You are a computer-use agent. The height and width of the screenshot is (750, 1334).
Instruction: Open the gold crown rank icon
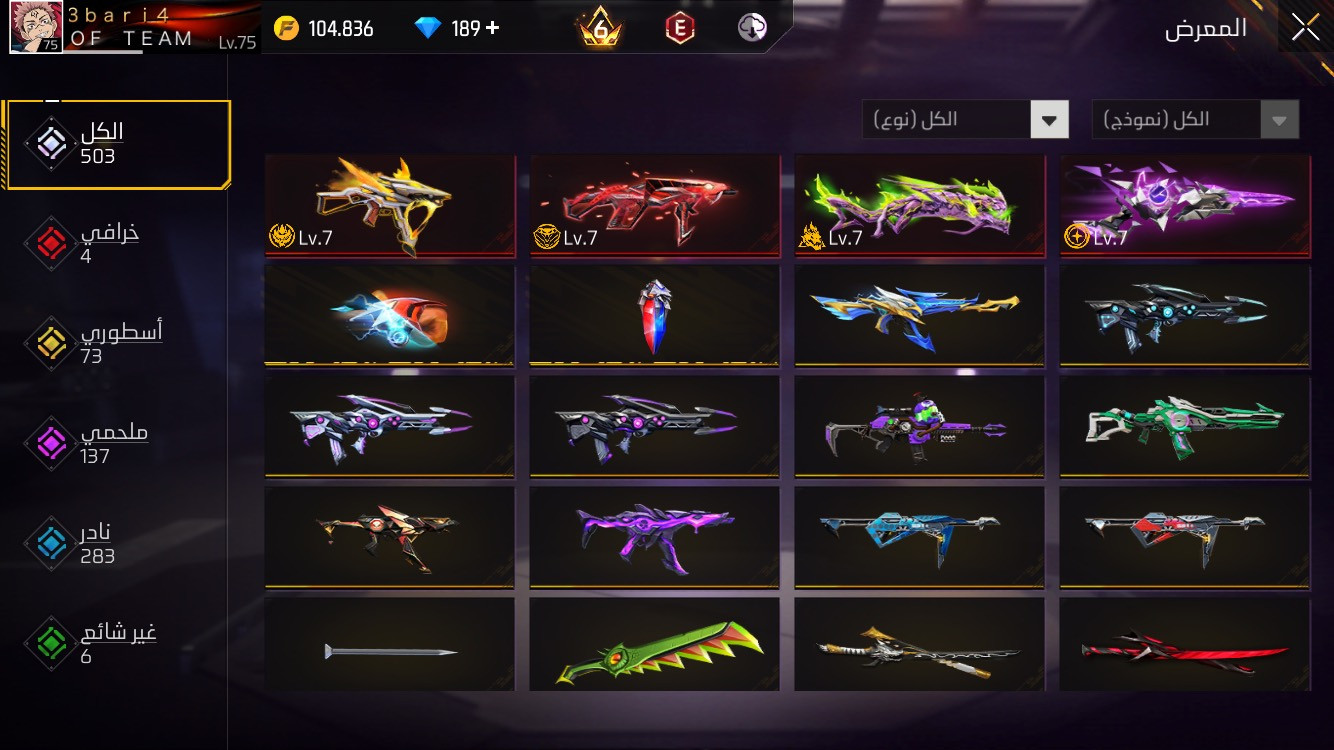pyautogui.click(x=600, y=29)
